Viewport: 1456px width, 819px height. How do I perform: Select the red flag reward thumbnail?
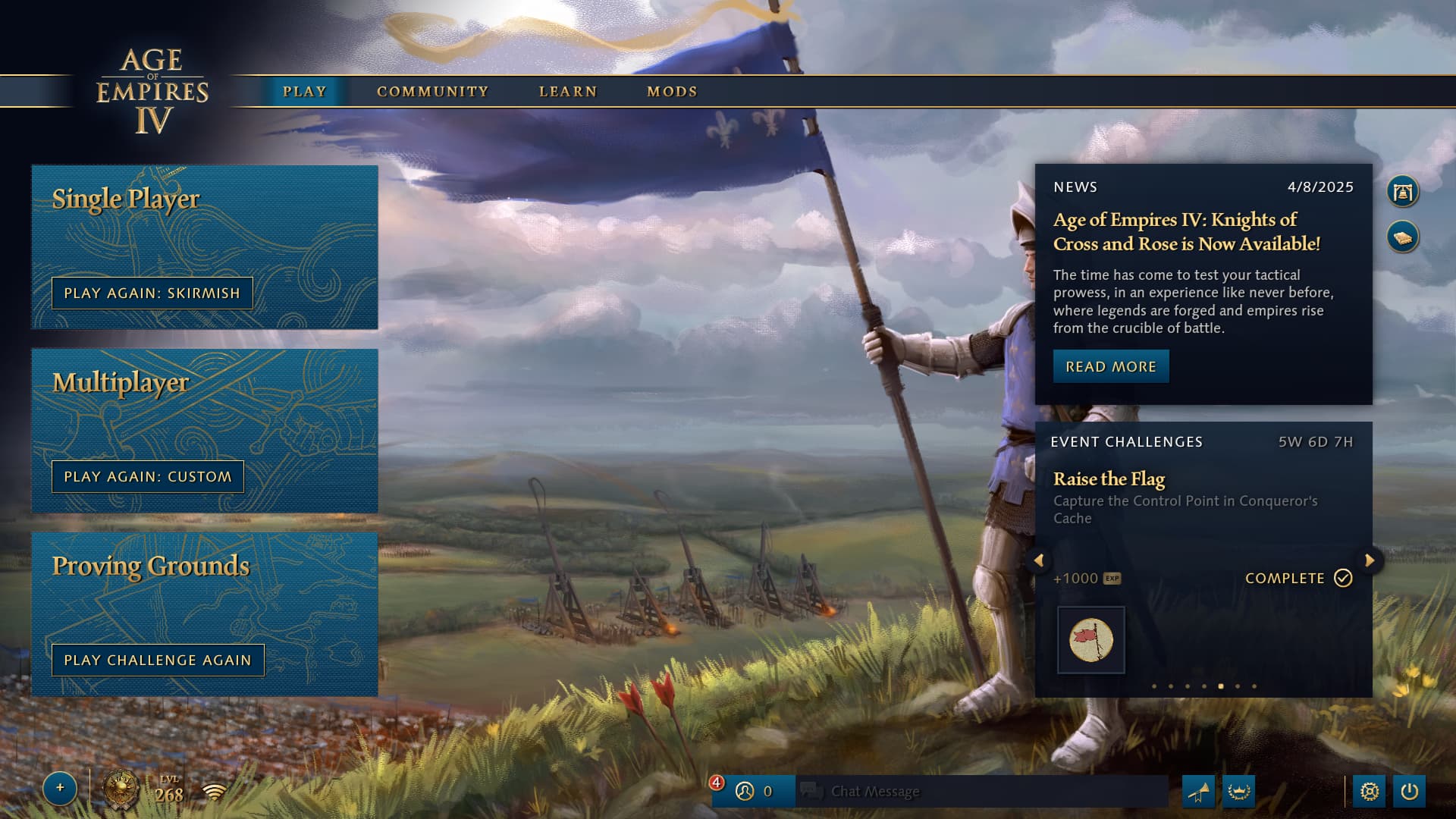pos(1090,640)
